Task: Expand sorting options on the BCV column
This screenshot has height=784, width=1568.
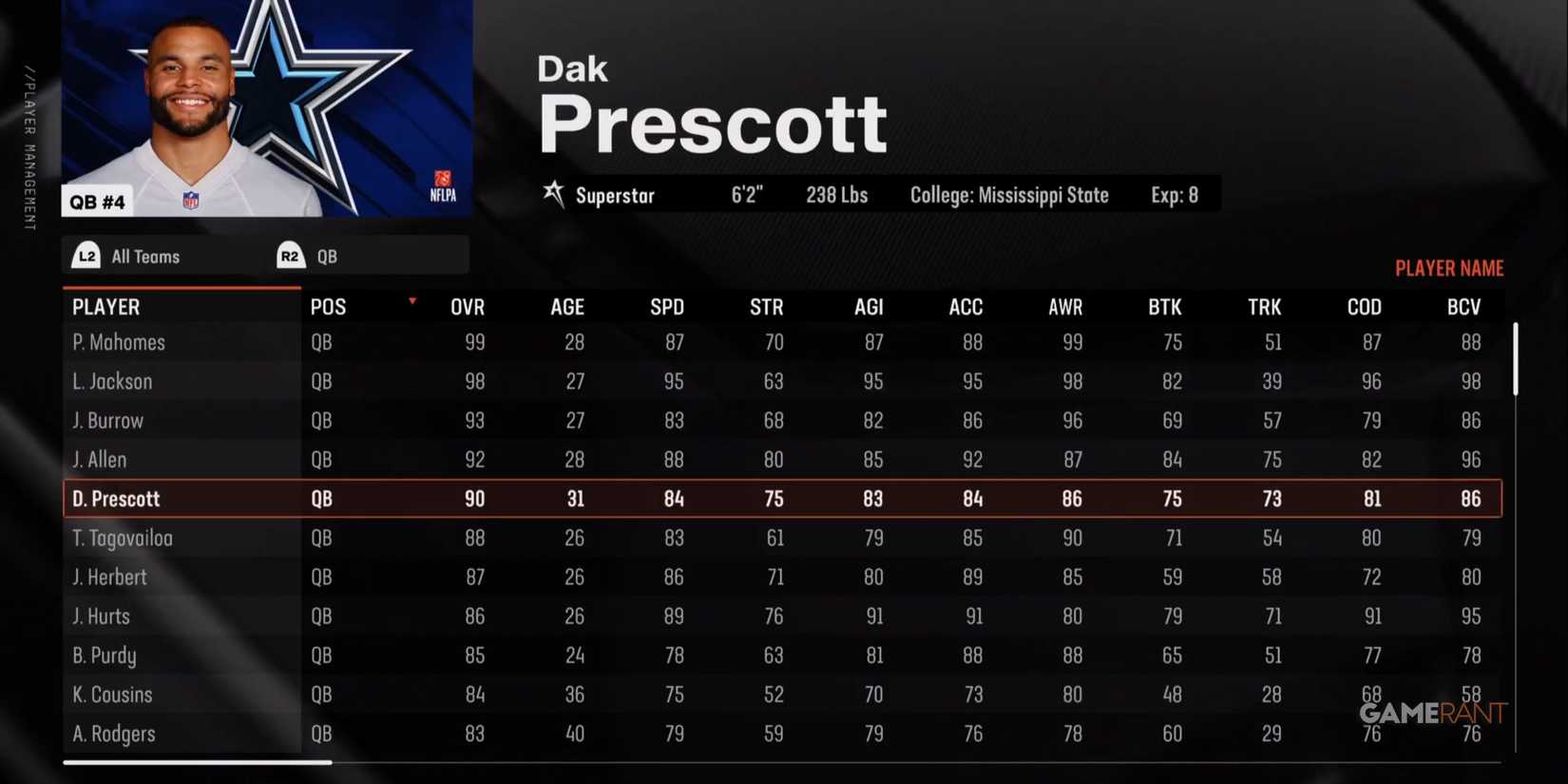Action: click(1463, 306)
